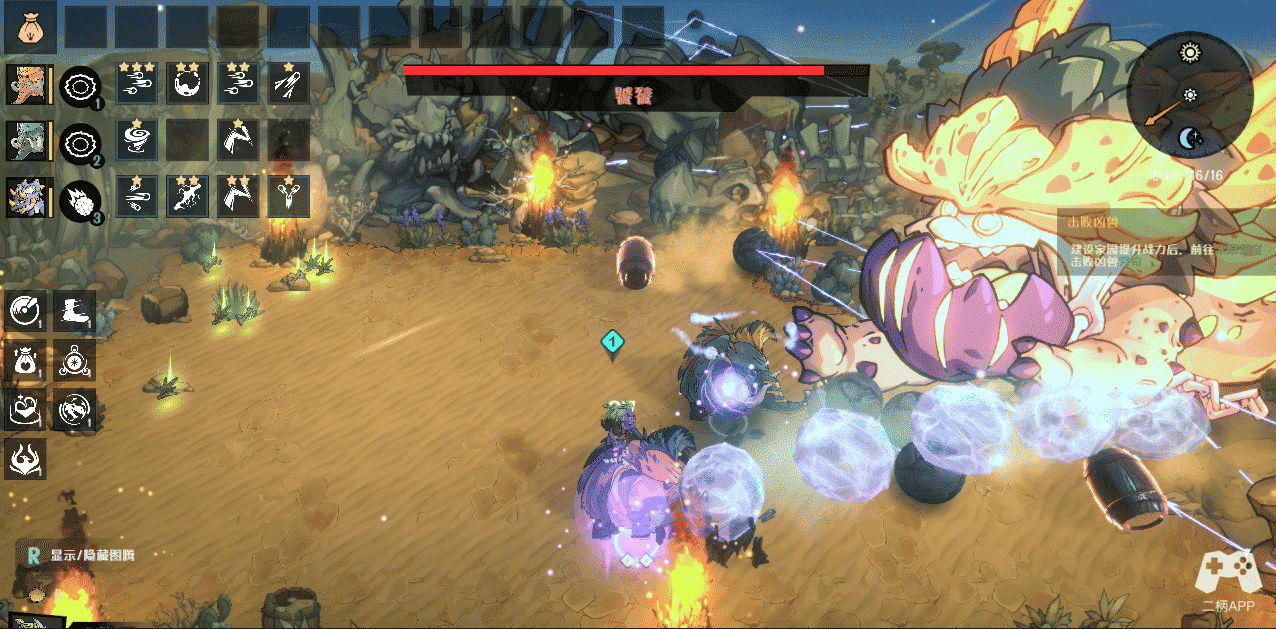Screen dimensions: 1276x629
Task: Click the disc-shaped buff icon
Action: coord(24,311)
